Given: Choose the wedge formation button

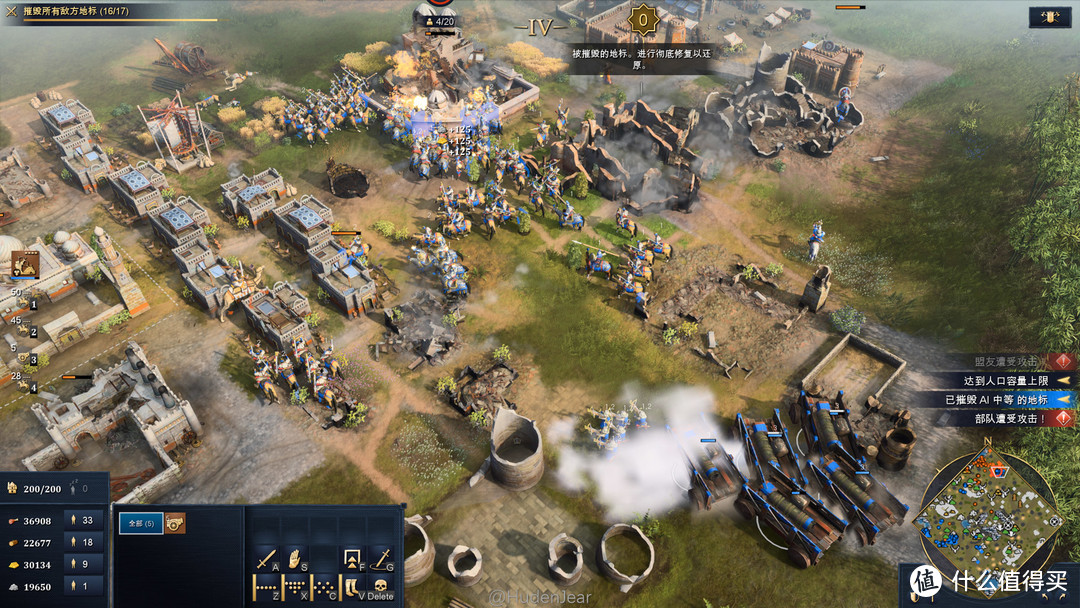Looking at the screenshot, I should (295, 587).
